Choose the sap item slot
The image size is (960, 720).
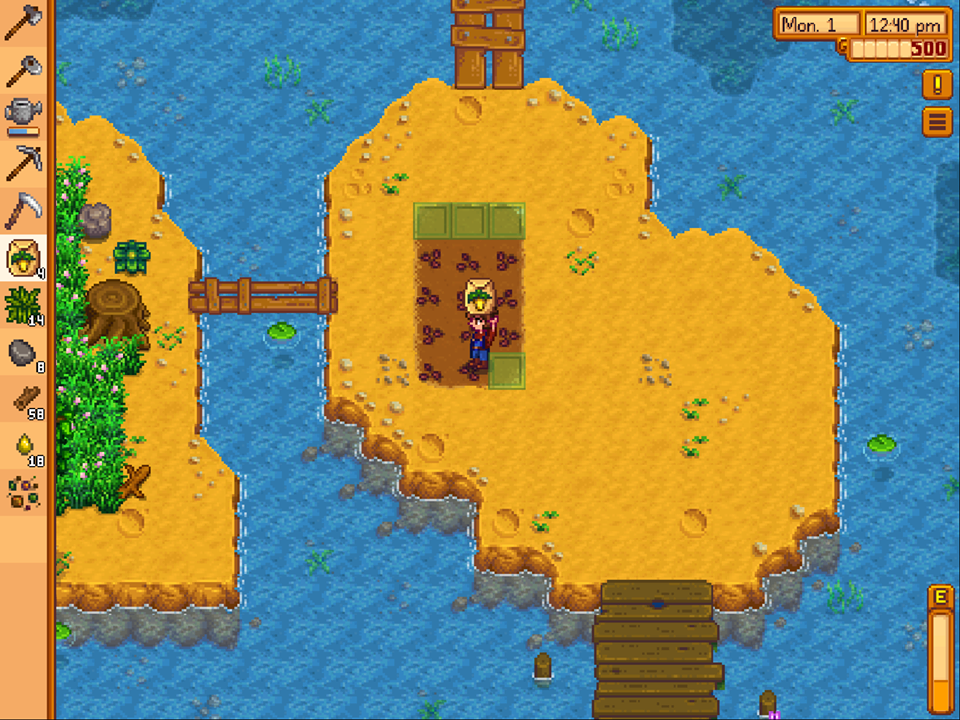(23, 446)
